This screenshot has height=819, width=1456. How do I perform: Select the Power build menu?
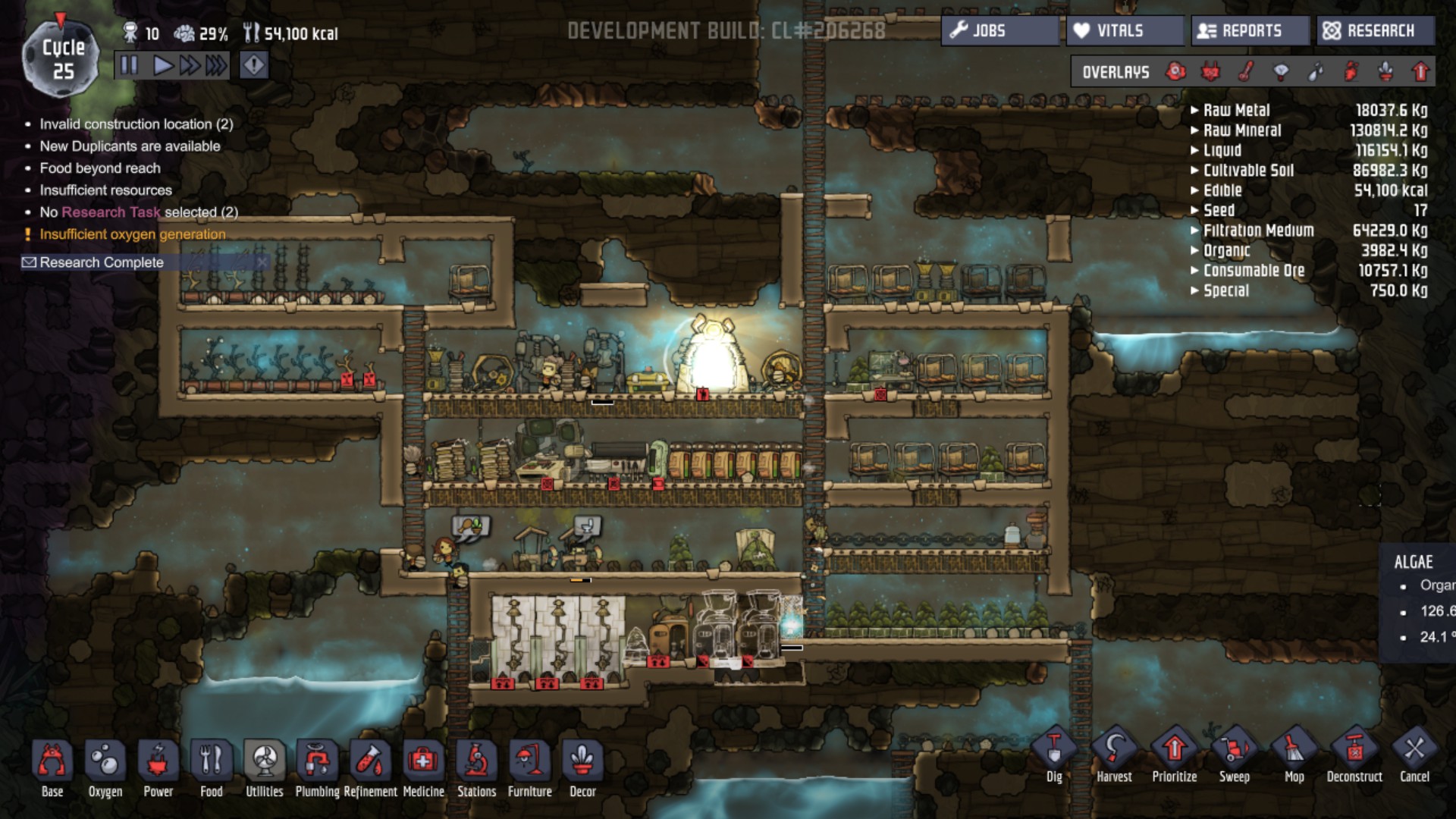tap(158, 768)
